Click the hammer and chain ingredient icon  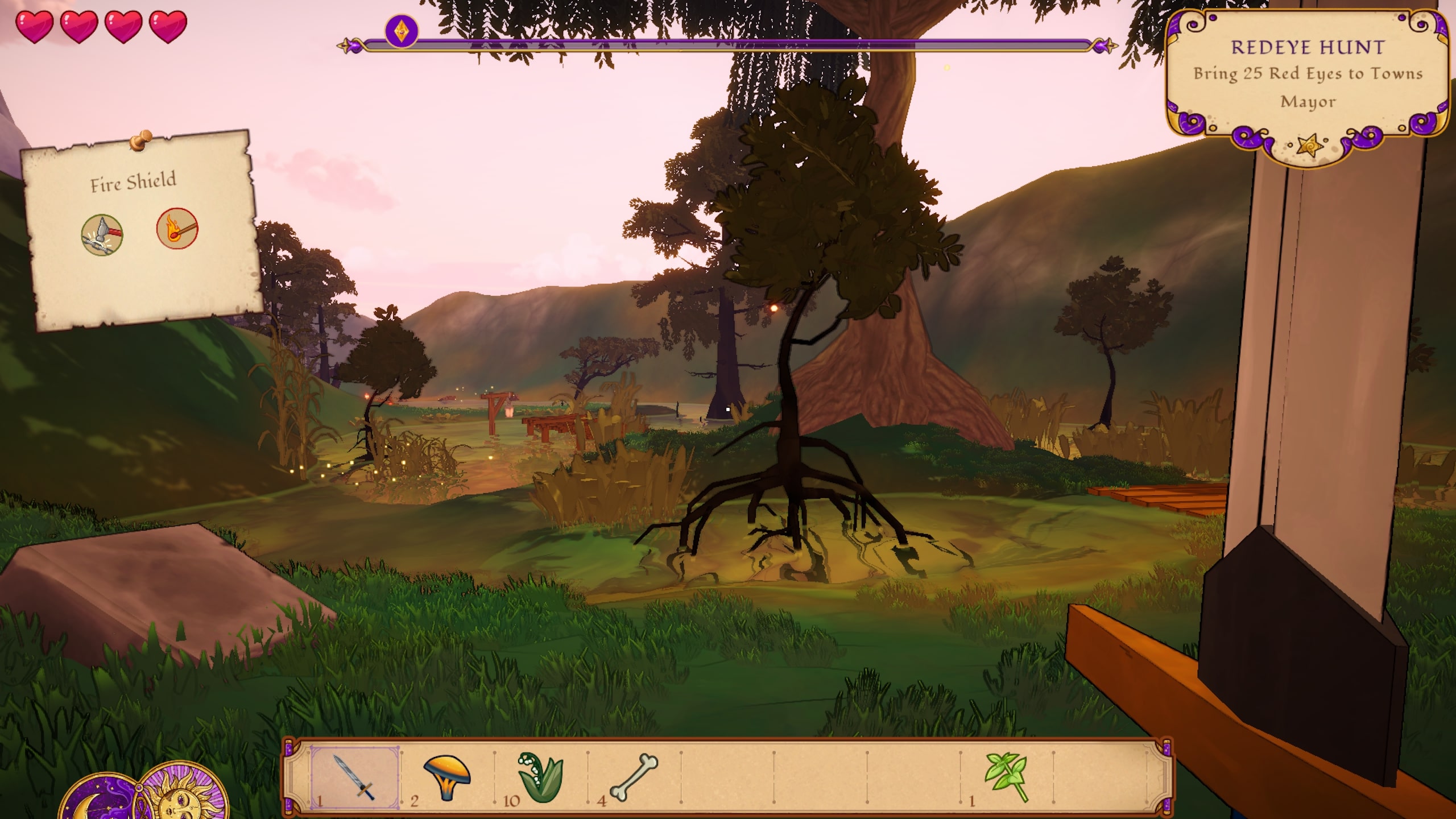pyautogui.click(x=102, y=235)
